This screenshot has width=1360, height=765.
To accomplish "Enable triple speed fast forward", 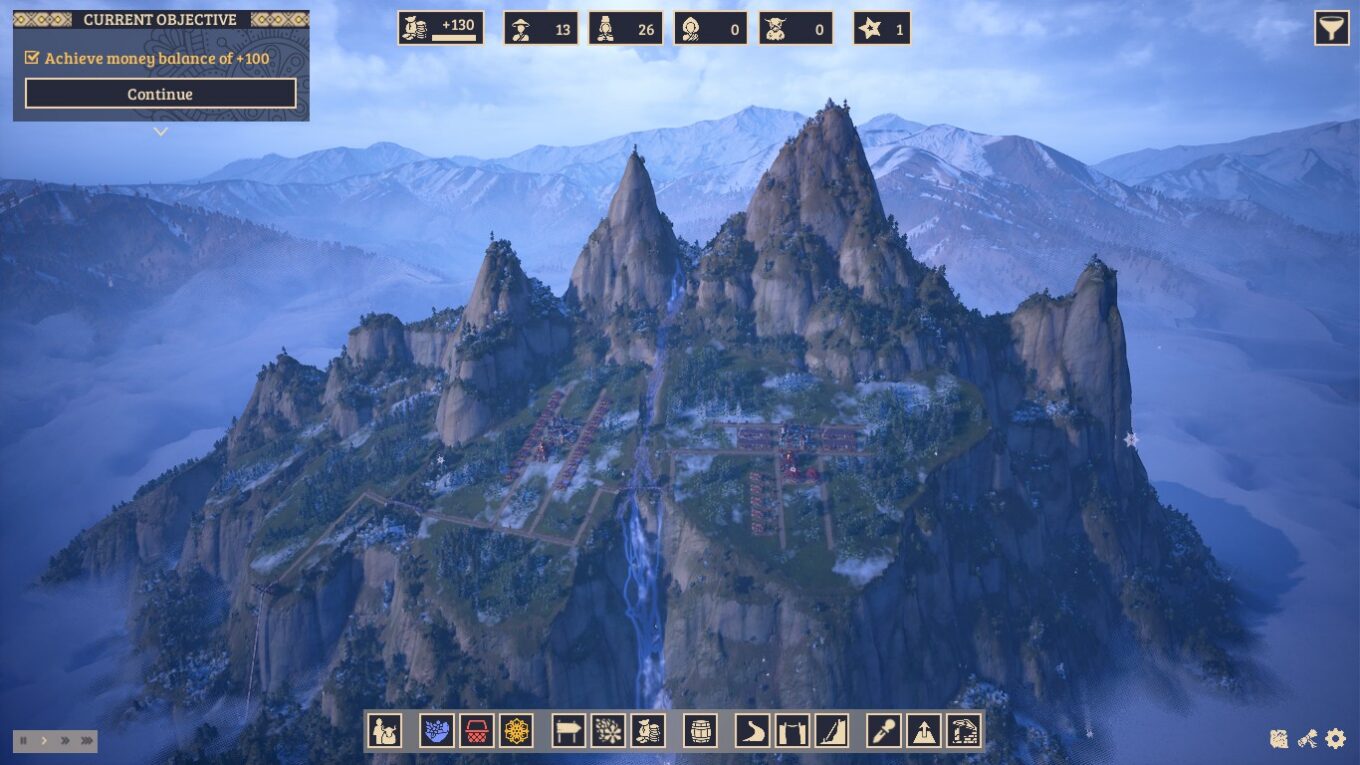I will pyautogui.click(x=85, y=740).
